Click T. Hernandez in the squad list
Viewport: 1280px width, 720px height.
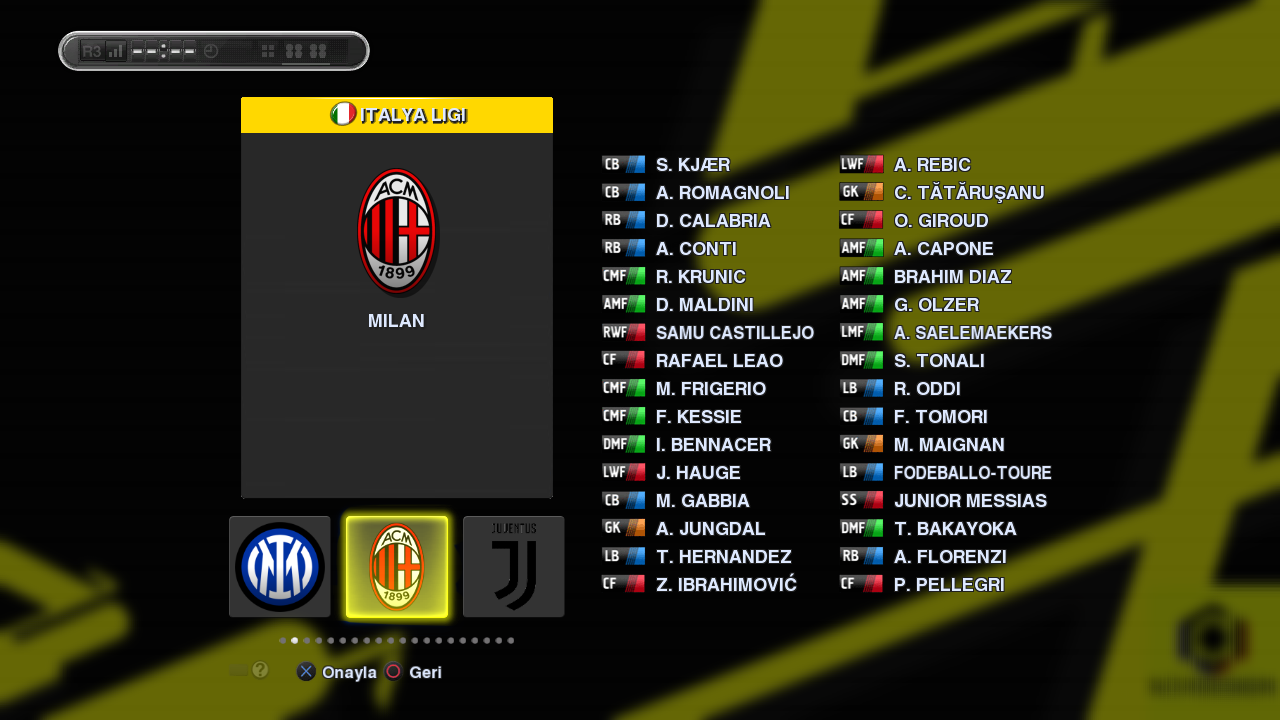pos(723,557)
